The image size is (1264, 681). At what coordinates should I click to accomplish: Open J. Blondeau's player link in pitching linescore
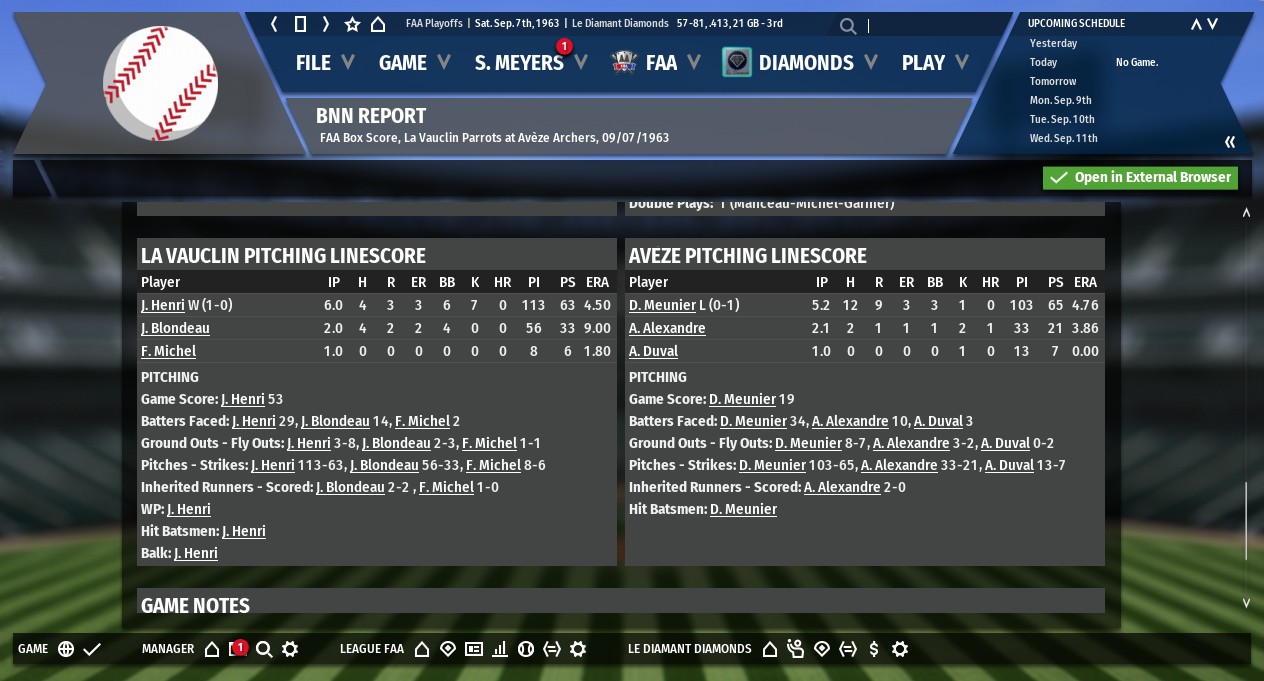(x=175, y=328)
